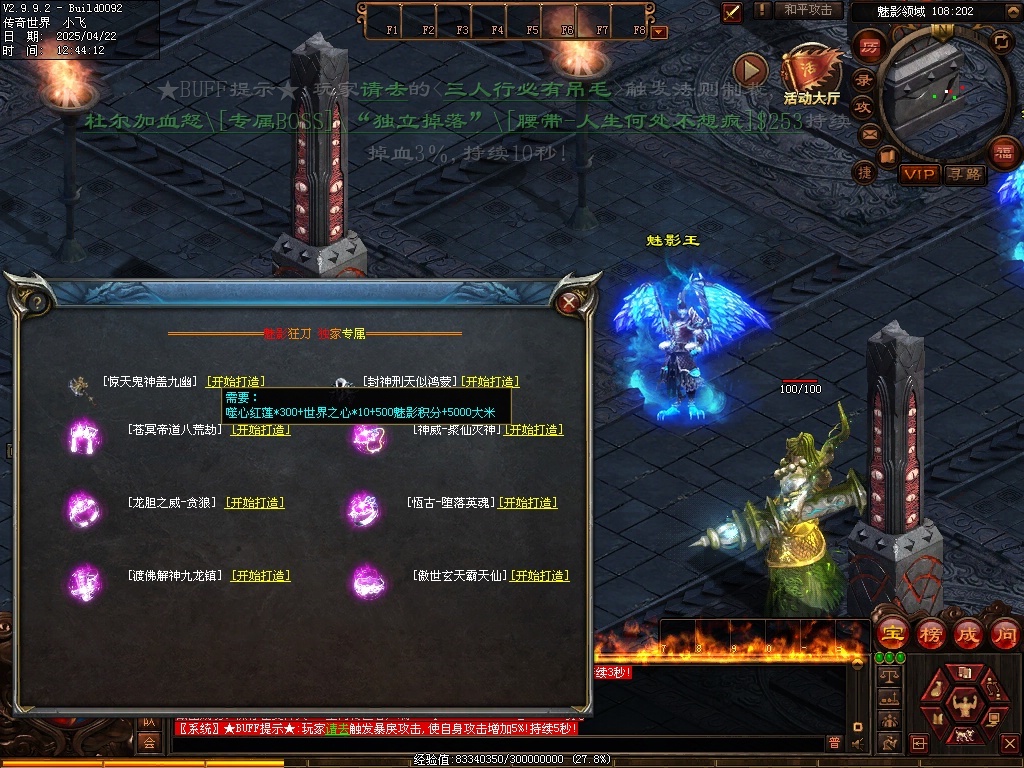The width and height of the screenshot is (1024, 768).
Task: Close the forging dialog with the red X
Action: (569, 301)
